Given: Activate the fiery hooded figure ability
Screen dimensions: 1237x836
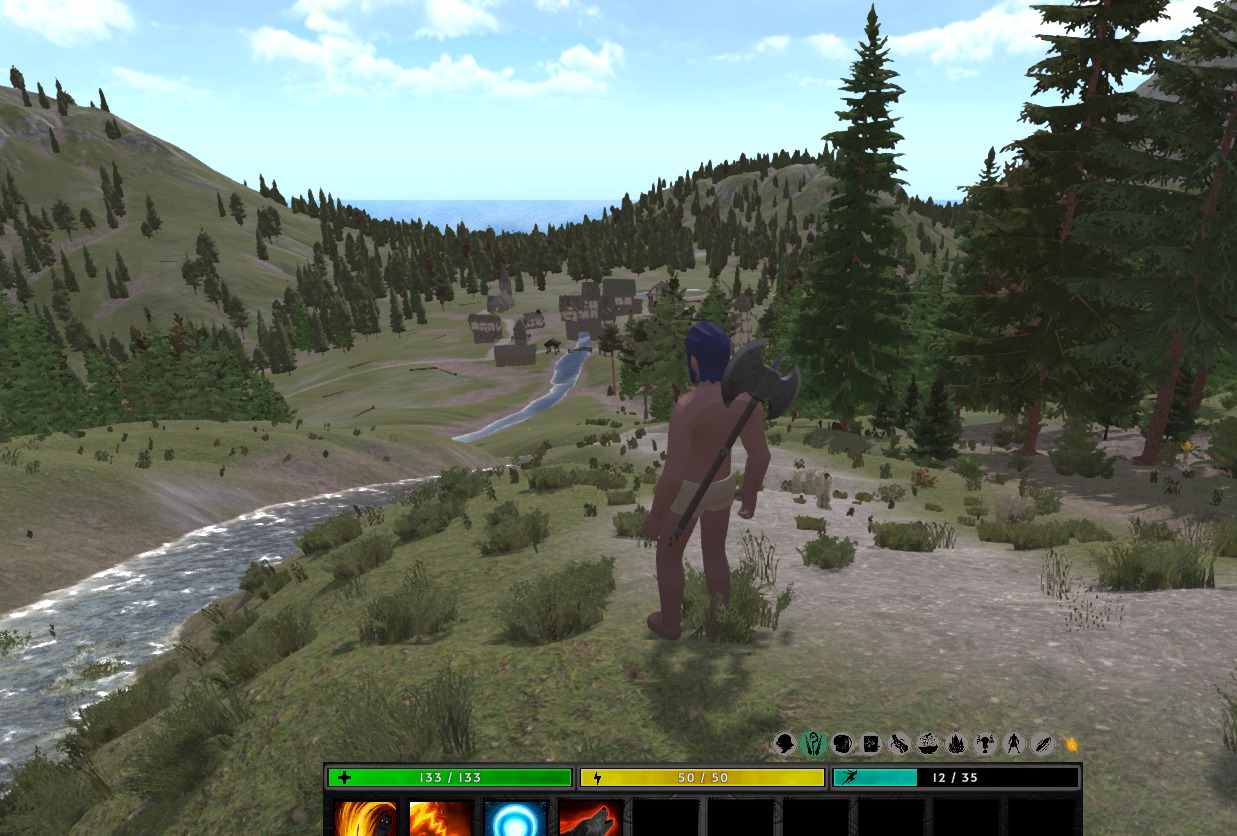Looking at the screenshot, I should tap(365, 819).
